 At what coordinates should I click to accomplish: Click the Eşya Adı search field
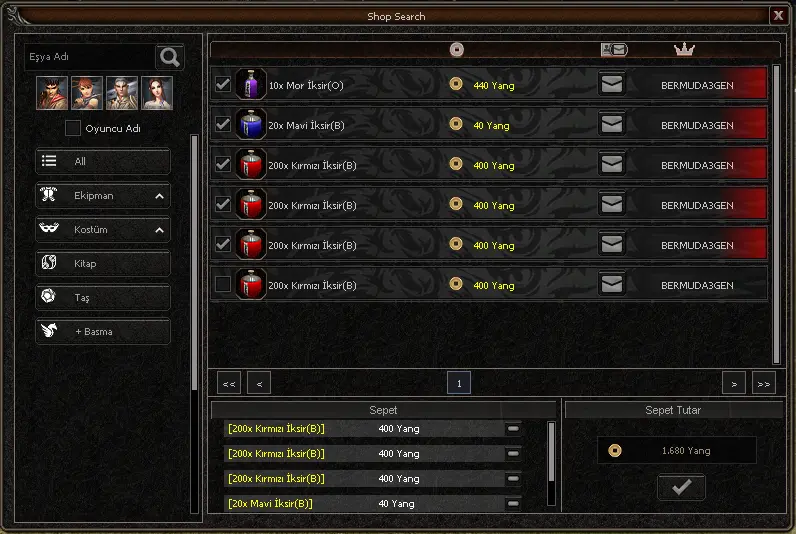tap(90, 57)
